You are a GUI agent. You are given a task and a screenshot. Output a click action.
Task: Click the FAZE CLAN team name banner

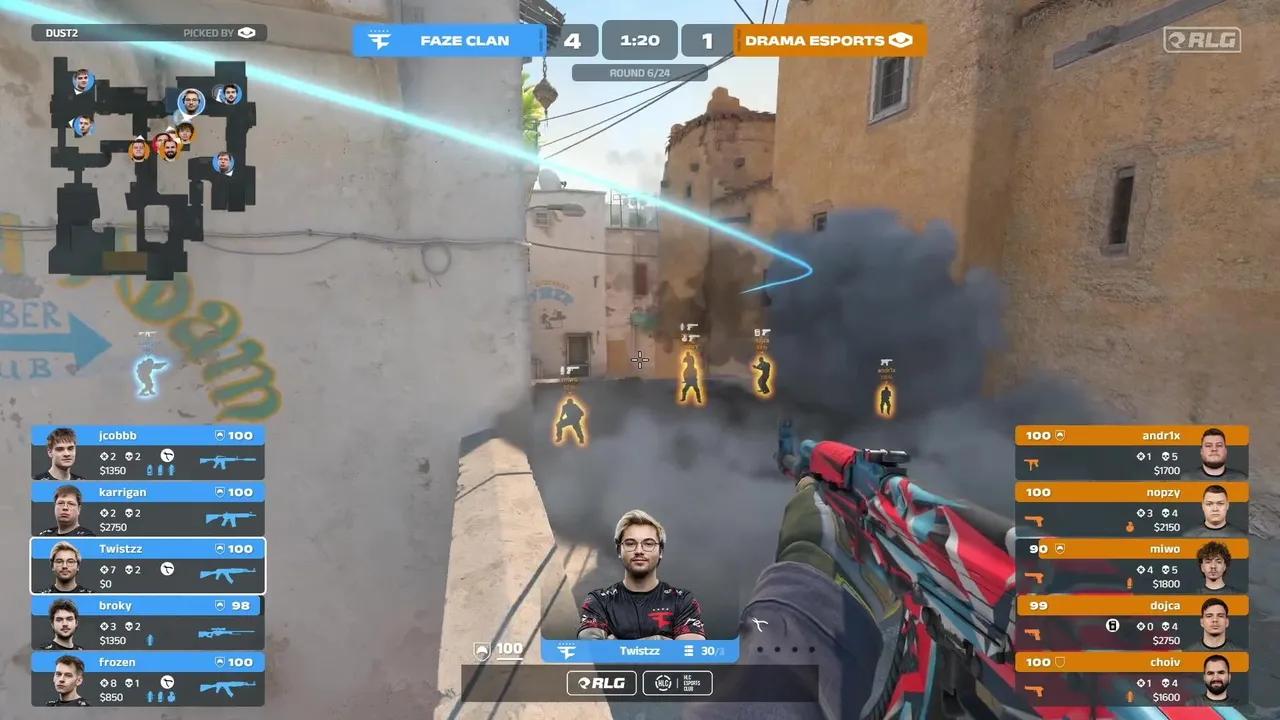pyautogui.click(x=464, y=40)
